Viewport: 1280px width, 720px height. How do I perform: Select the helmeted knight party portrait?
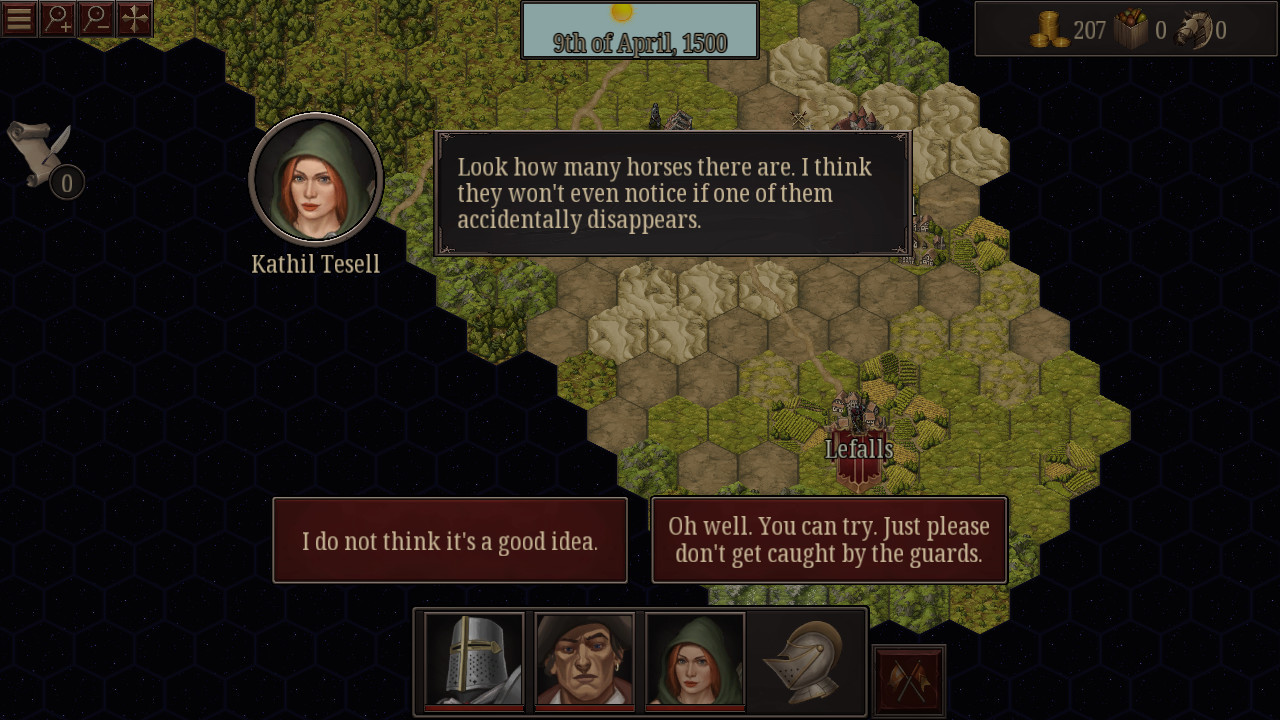click(x=473, y=660)
